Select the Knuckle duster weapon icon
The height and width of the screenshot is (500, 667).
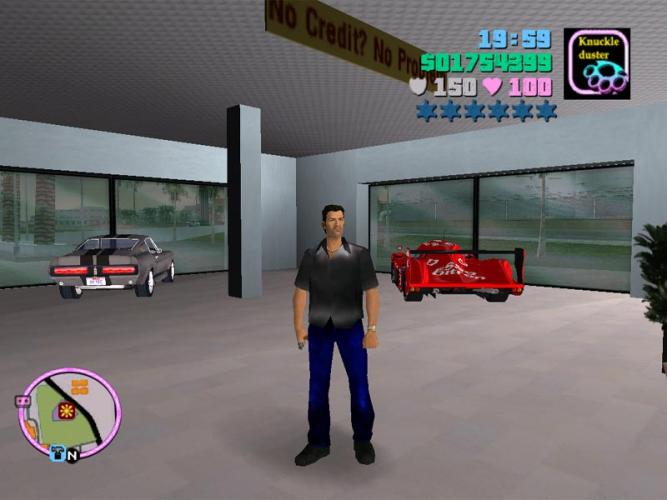coord(596,63)
